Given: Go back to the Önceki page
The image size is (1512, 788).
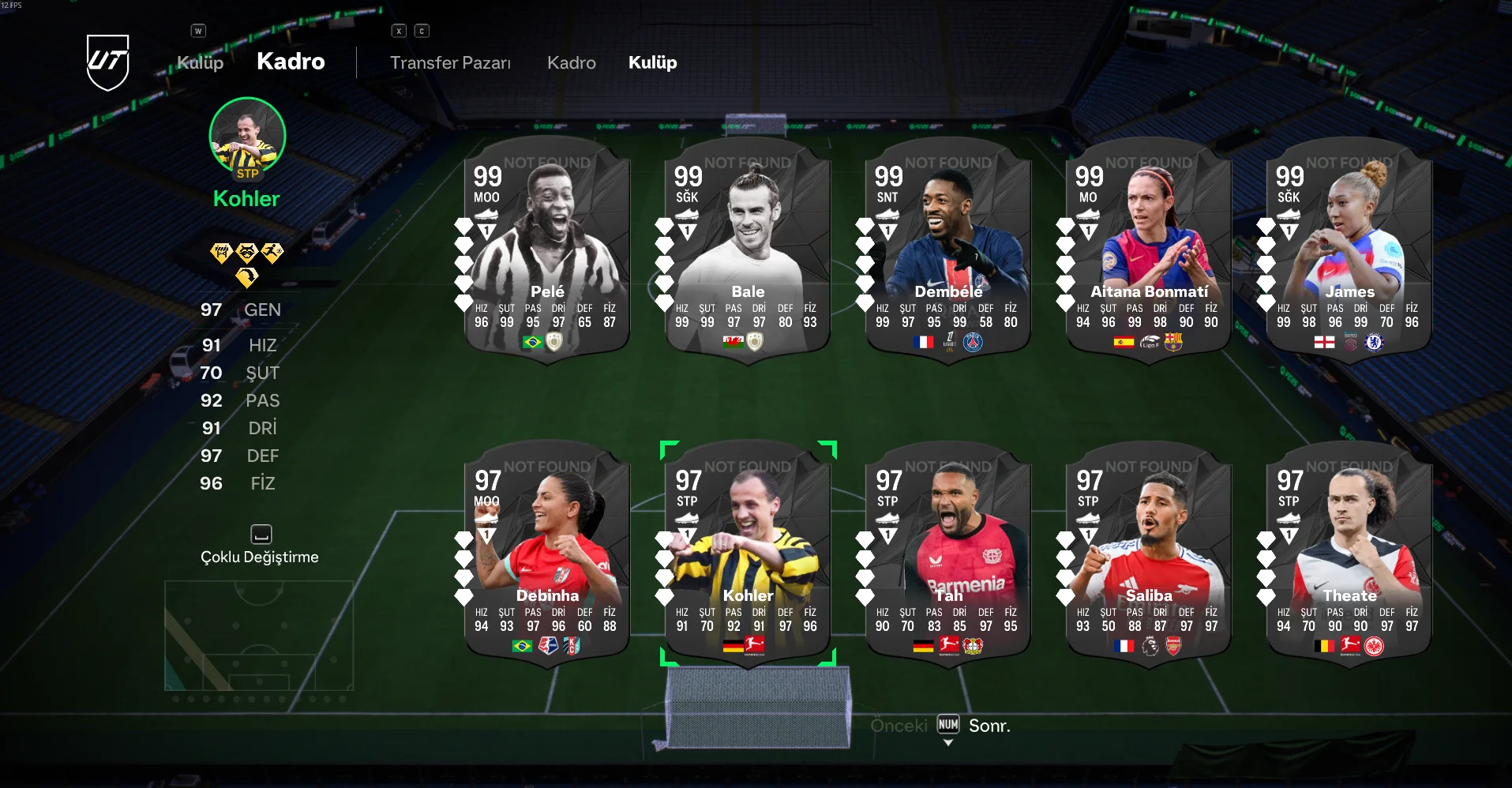Looking at the screenshot, I should click(x=899, y=726).
